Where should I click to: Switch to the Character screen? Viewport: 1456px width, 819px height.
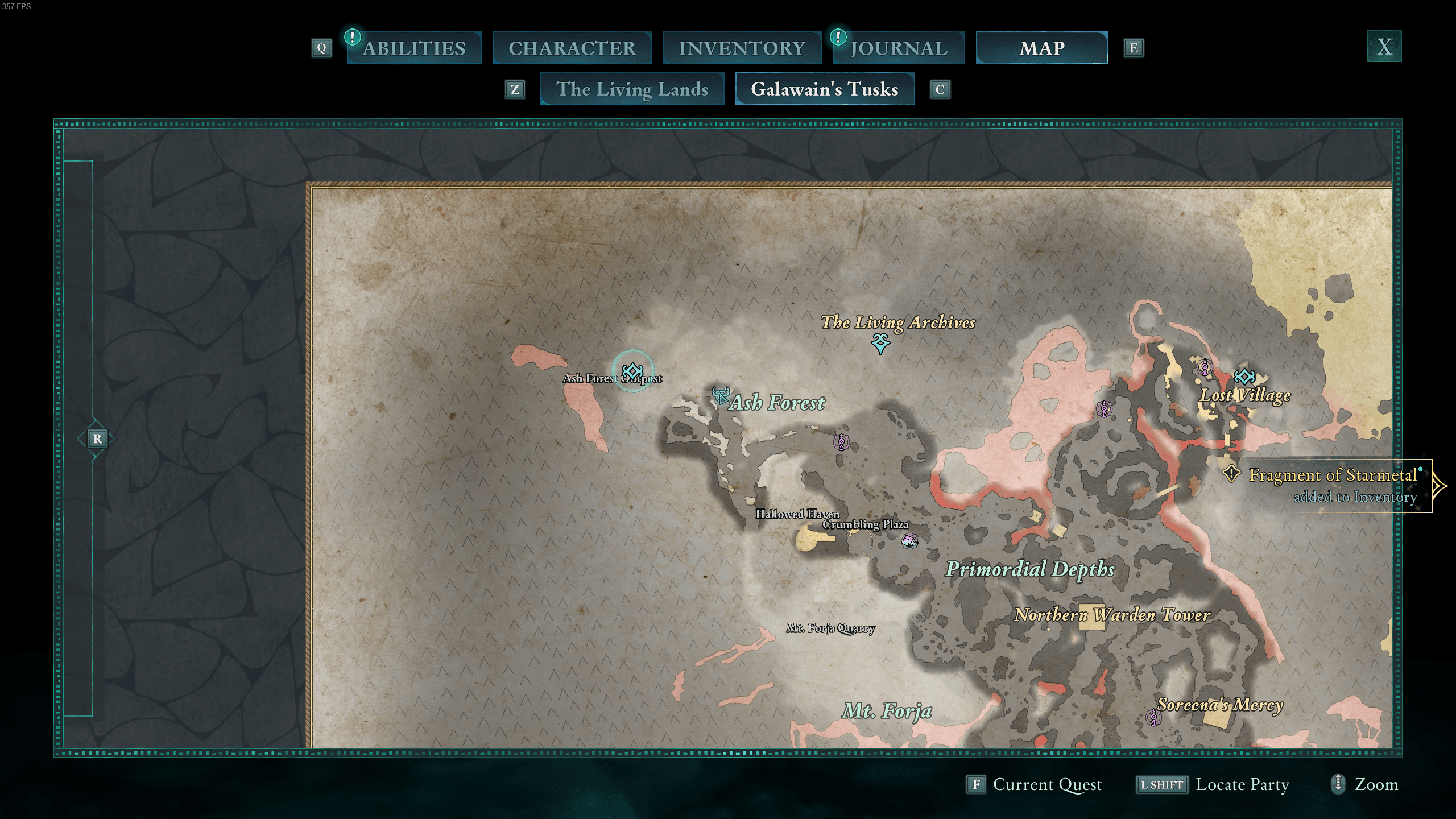tap(572, 48)
